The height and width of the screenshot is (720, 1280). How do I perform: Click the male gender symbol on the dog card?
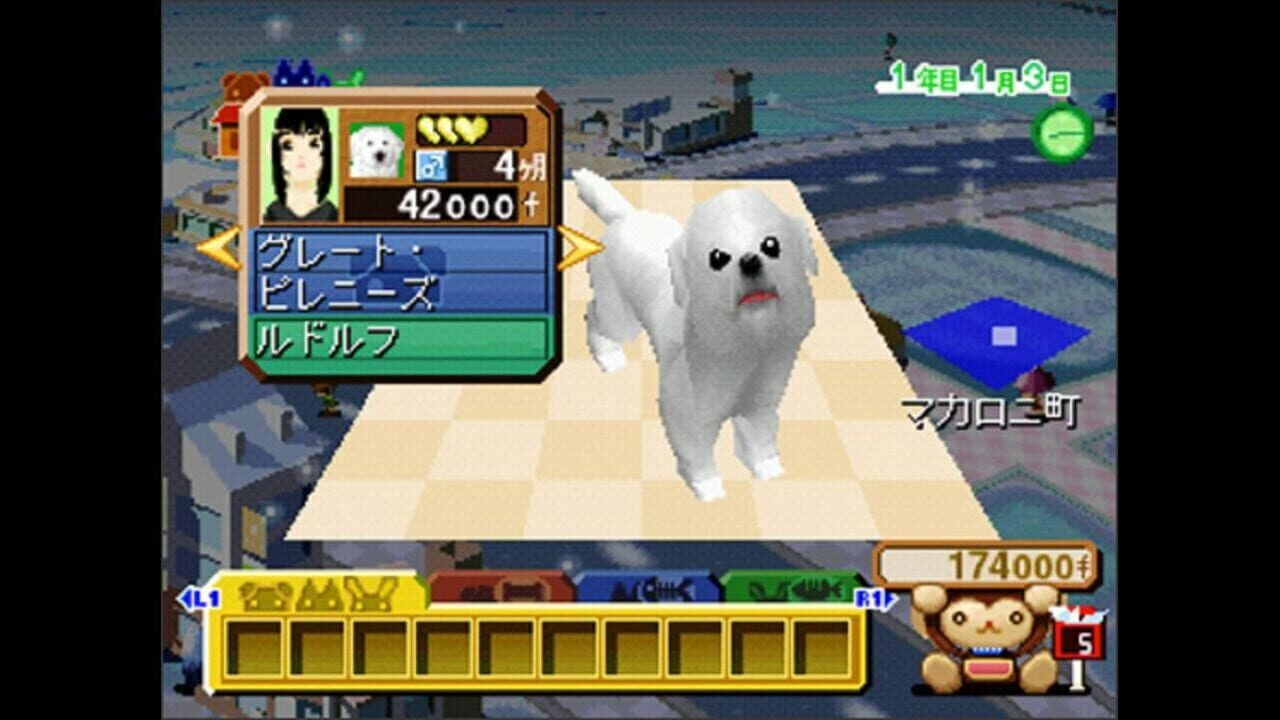430,163
